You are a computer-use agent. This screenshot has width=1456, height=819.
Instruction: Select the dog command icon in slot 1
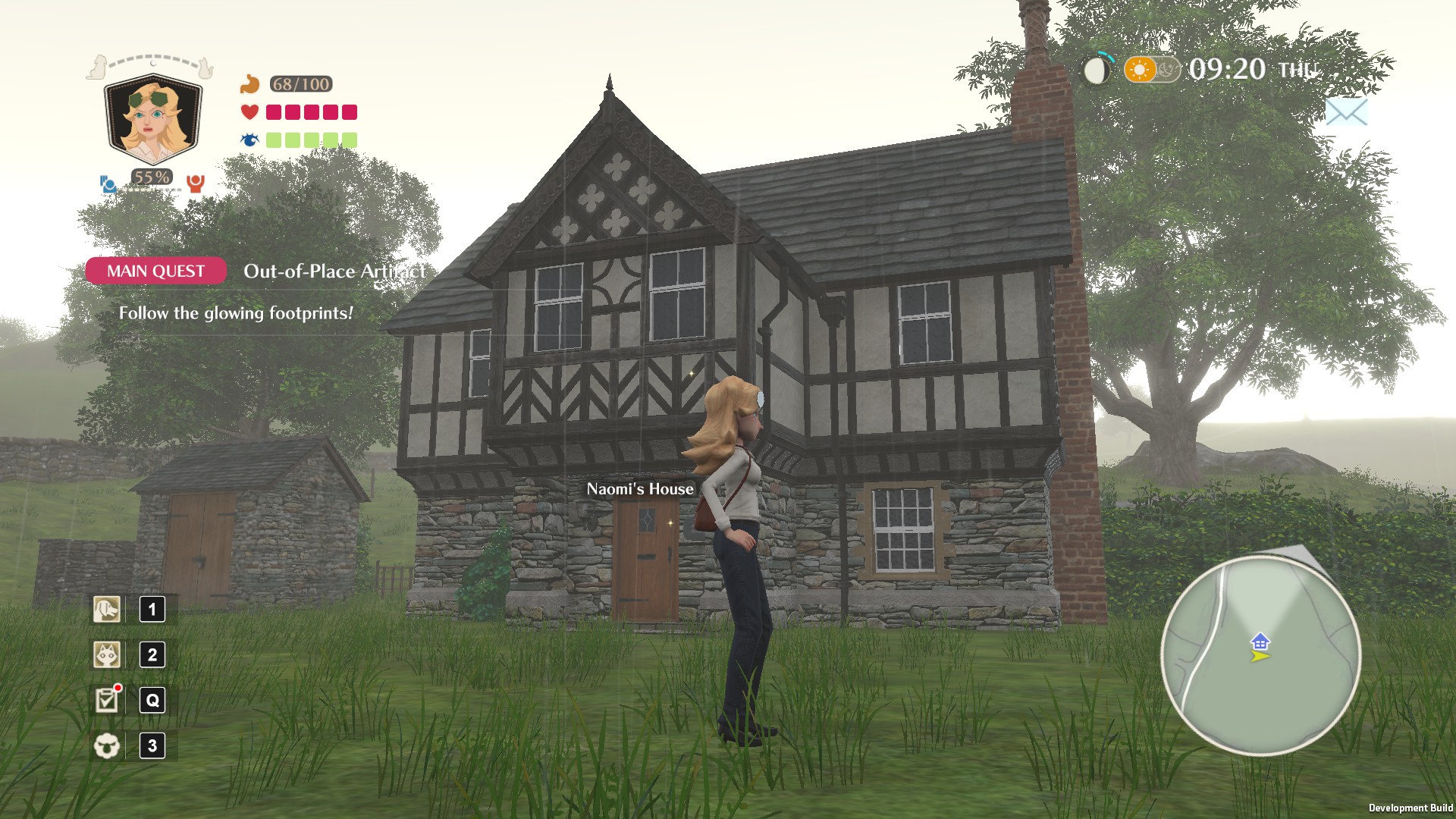(106, 608)
